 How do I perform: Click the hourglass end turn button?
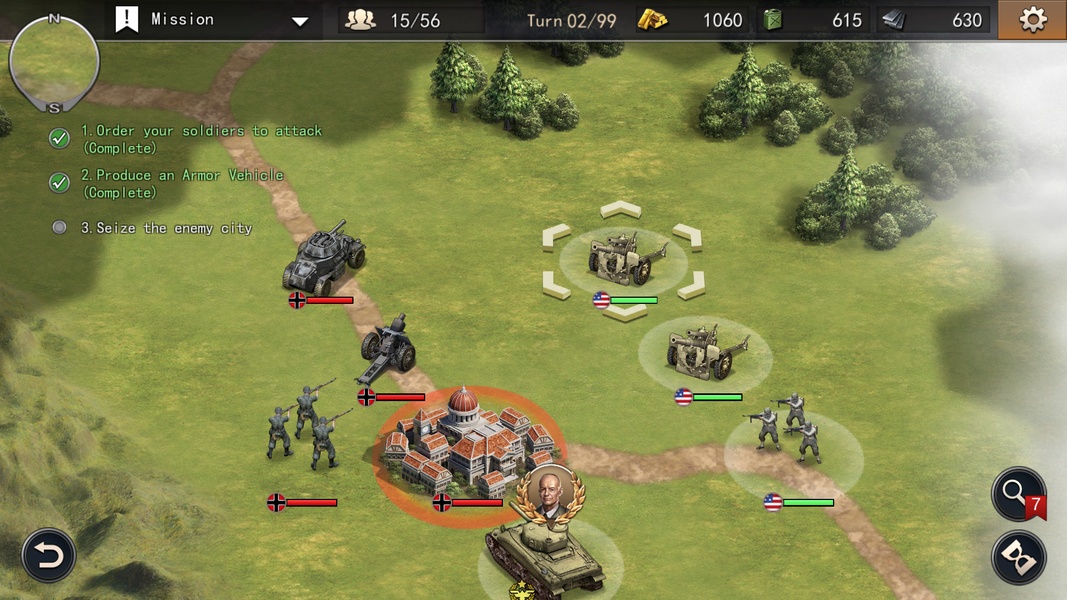pyautogui.click(x=1018, y=558)
